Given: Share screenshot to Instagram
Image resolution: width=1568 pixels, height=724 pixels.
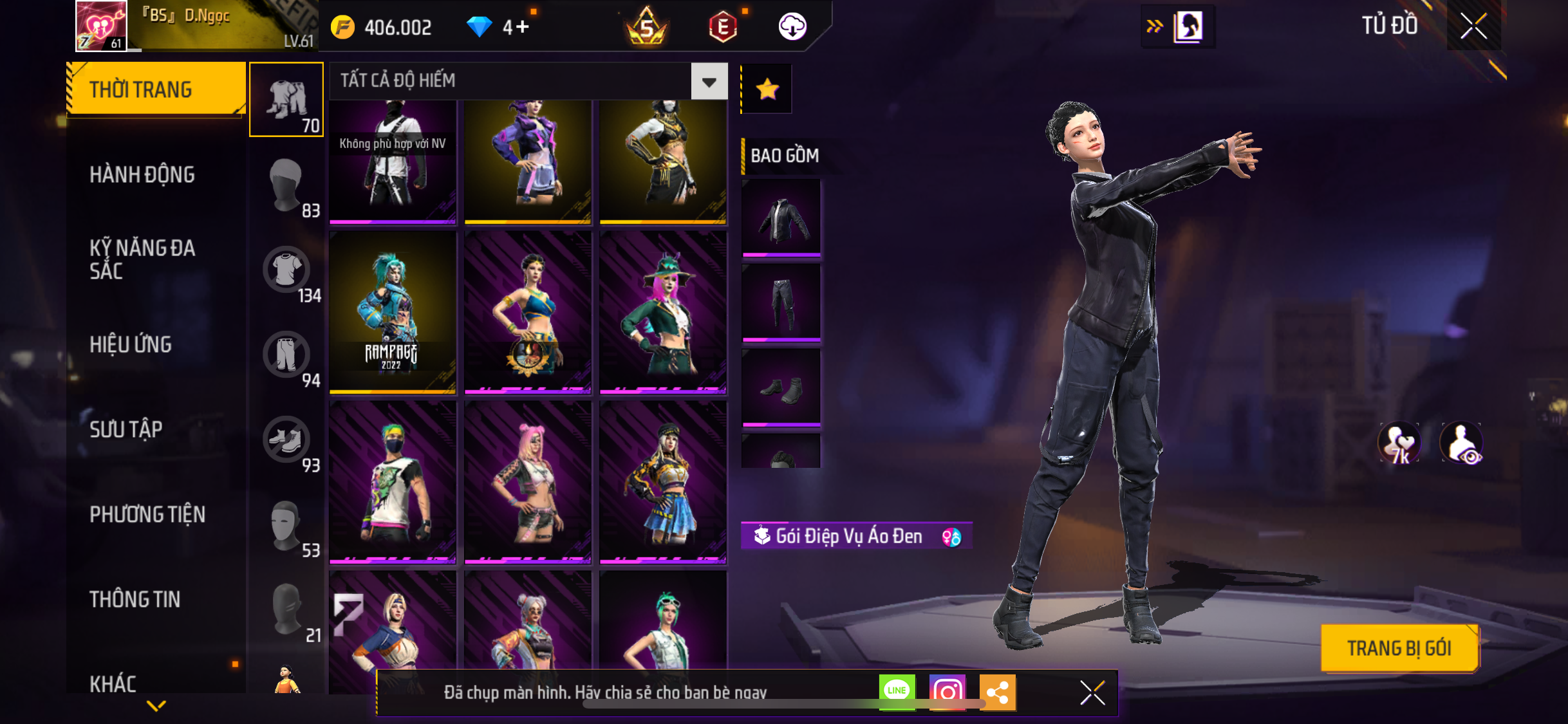Looking at the screenshot, I should 947,692.
